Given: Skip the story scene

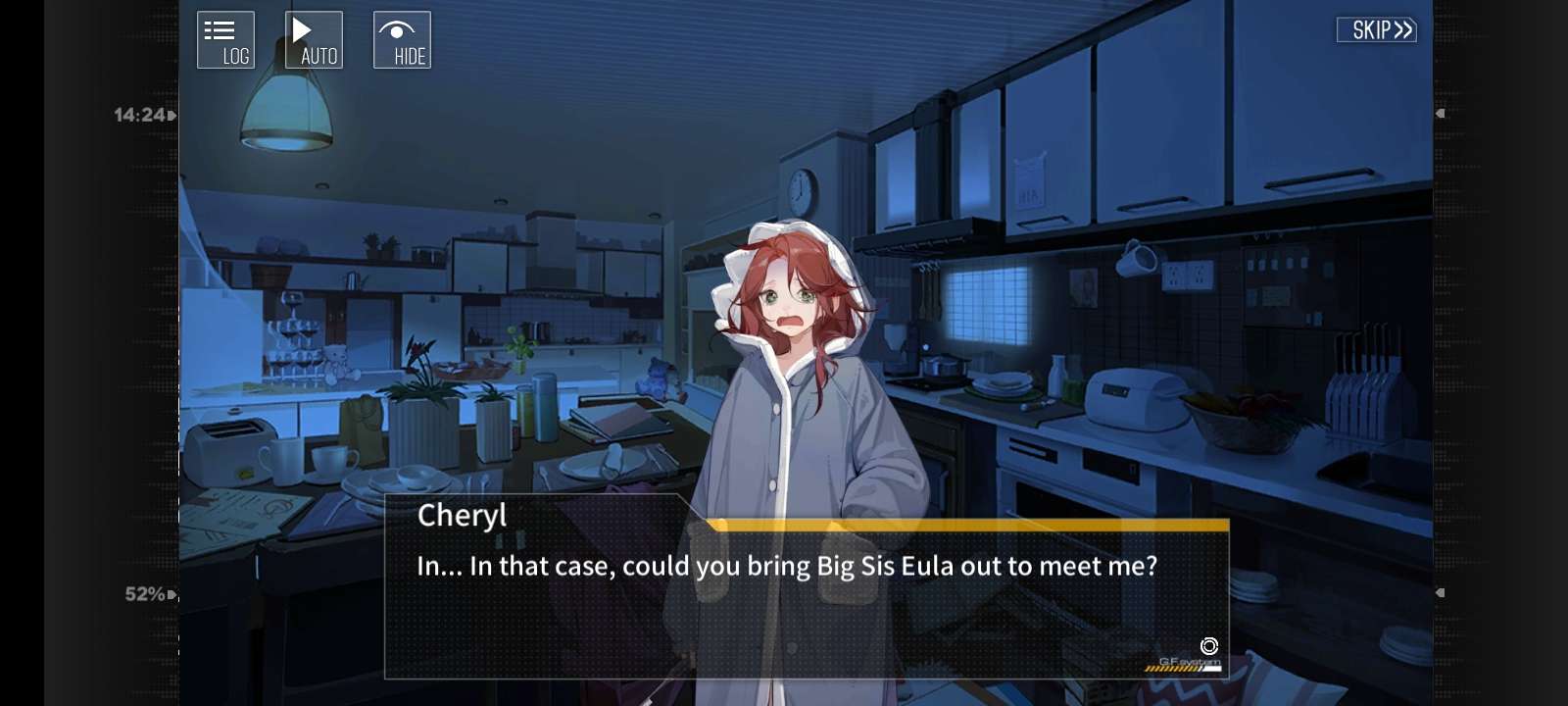Looking at the screenshot, I should click(x=1377, y=30).
